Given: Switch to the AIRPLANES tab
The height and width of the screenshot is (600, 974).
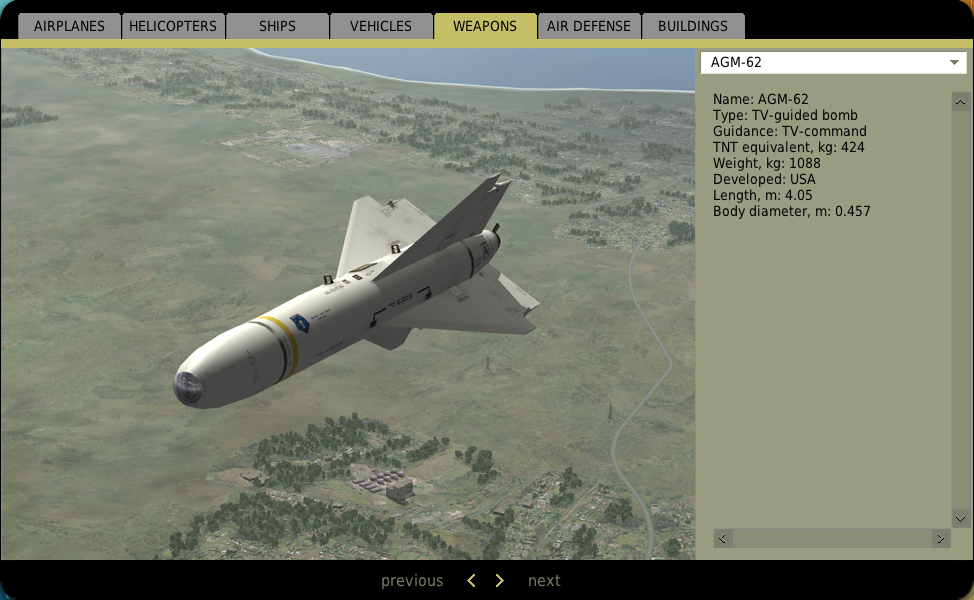Looking at the screenshot, I should [x=69, y=26].
